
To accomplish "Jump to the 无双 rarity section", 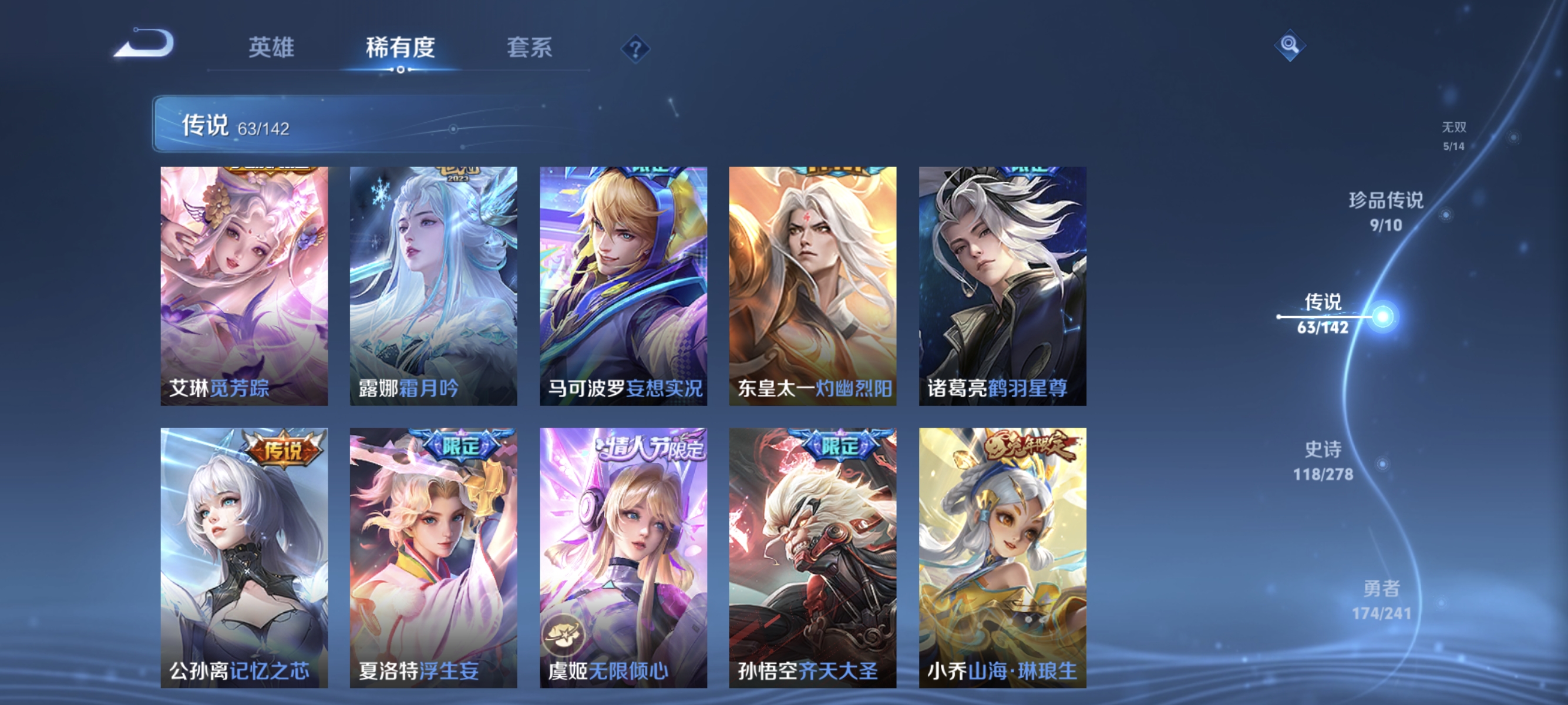I will click(x=1453, y=136).
